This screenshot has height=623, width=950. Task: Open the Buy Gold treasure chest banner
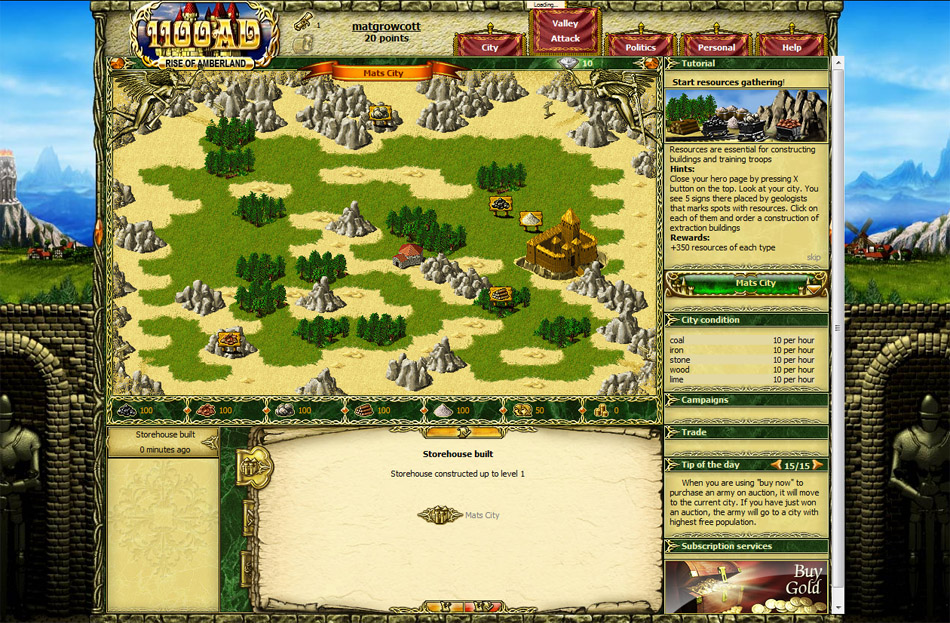click(x=746, y=586)
